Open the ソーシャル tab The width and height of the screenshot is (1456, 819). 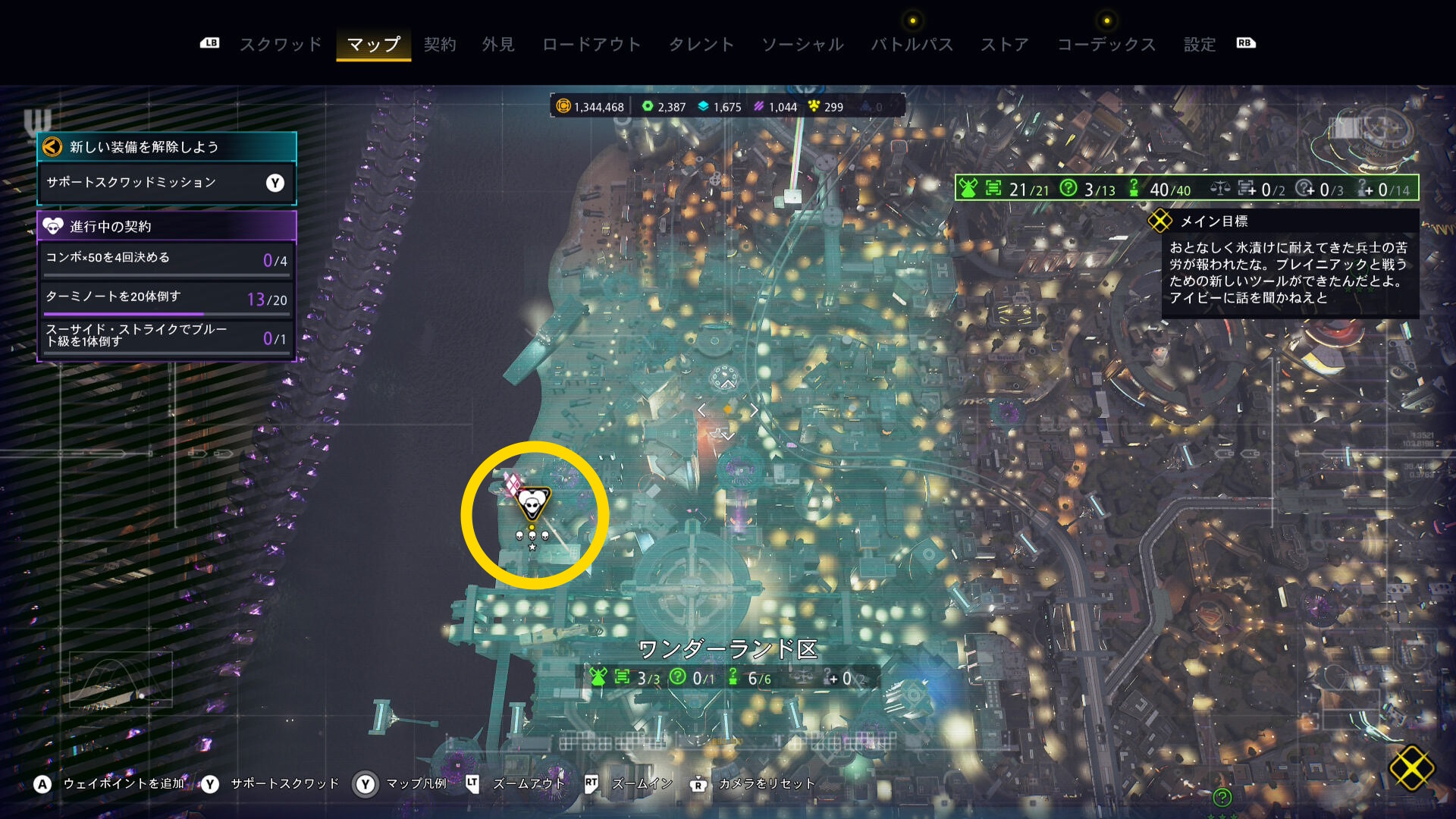tap(802, 45)
